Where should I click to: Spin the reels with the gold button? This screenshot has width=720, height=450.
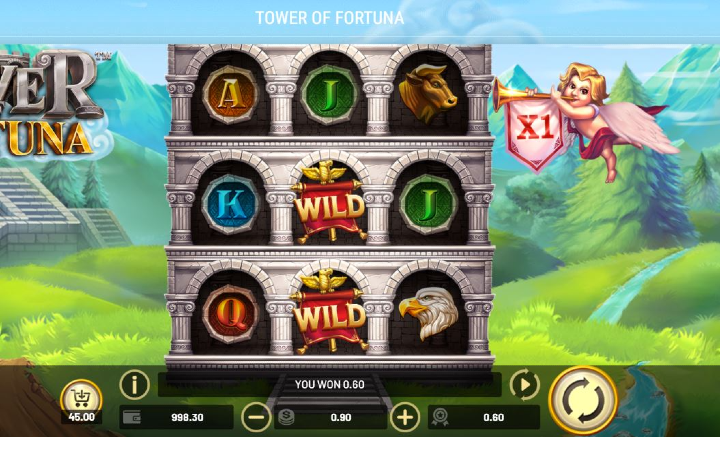click(x=583, y=400)
